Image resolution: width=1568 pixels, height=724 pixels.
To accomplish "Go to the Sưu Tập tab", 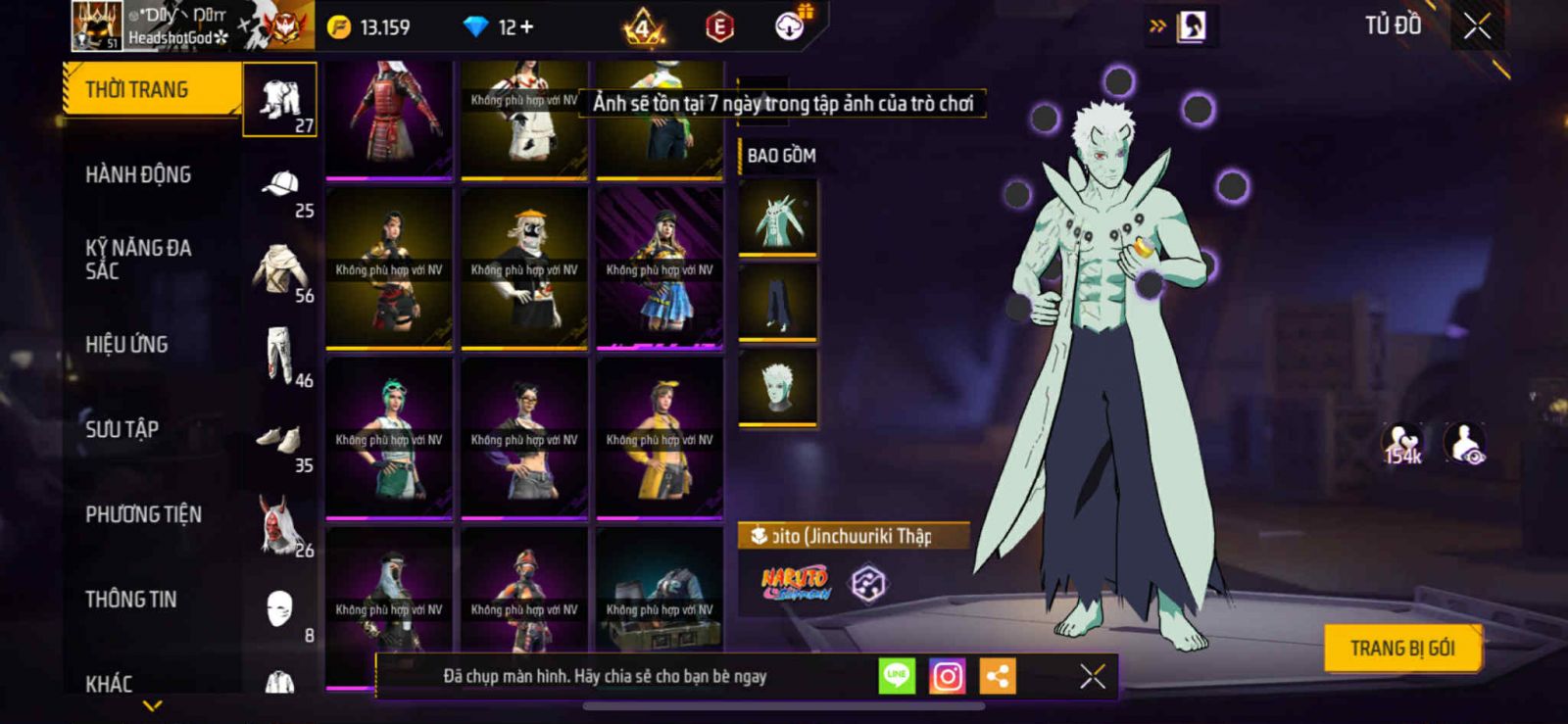I will (x=122, y=429).
